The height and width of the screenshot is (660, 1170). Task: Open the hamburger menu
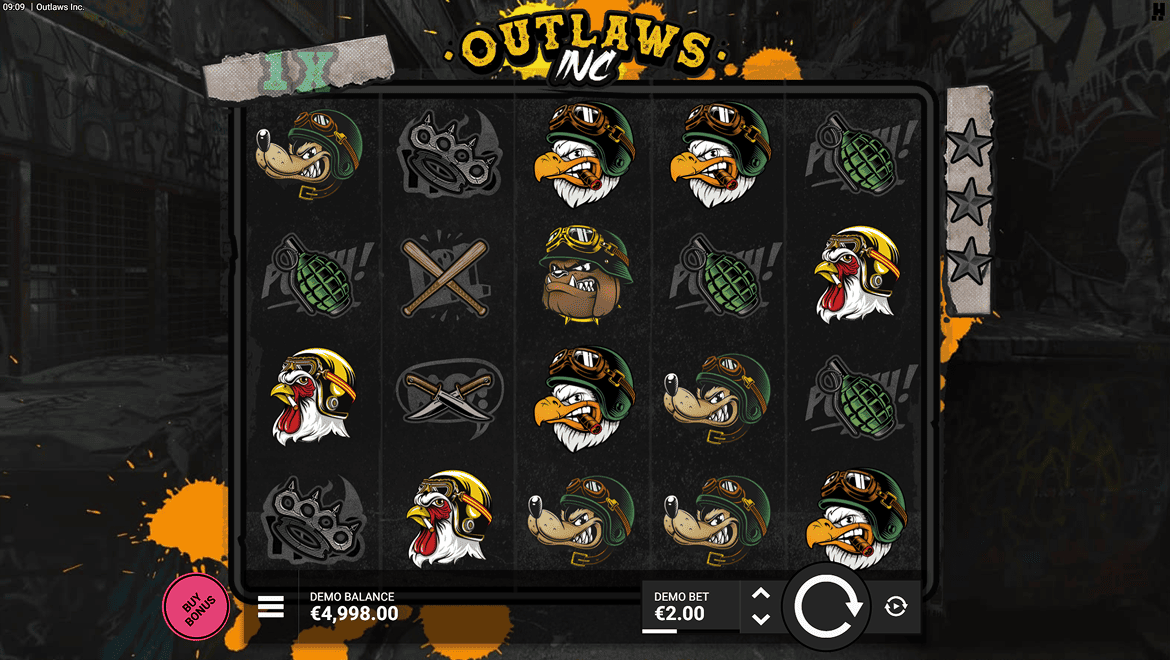pos(271,607)
